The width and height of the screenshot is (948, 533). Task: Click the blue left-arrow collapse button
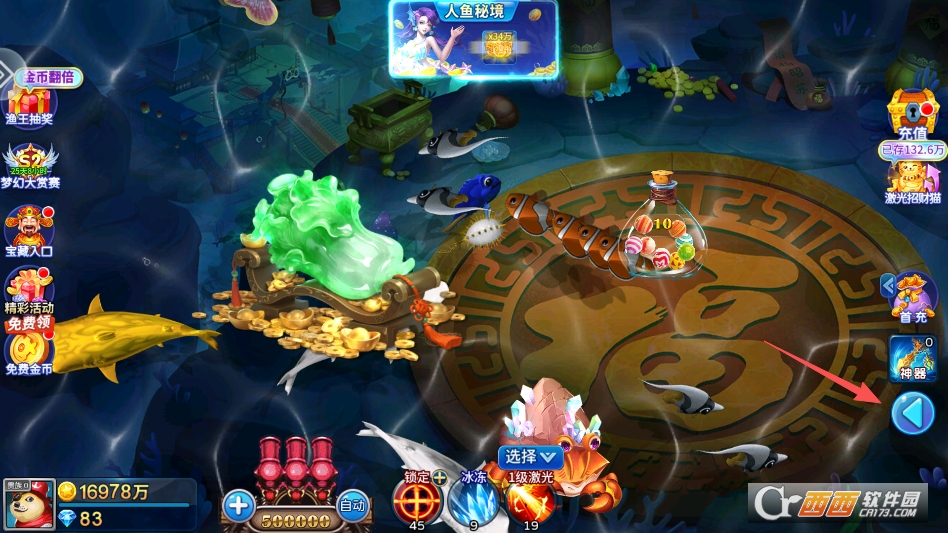point(912,413)
